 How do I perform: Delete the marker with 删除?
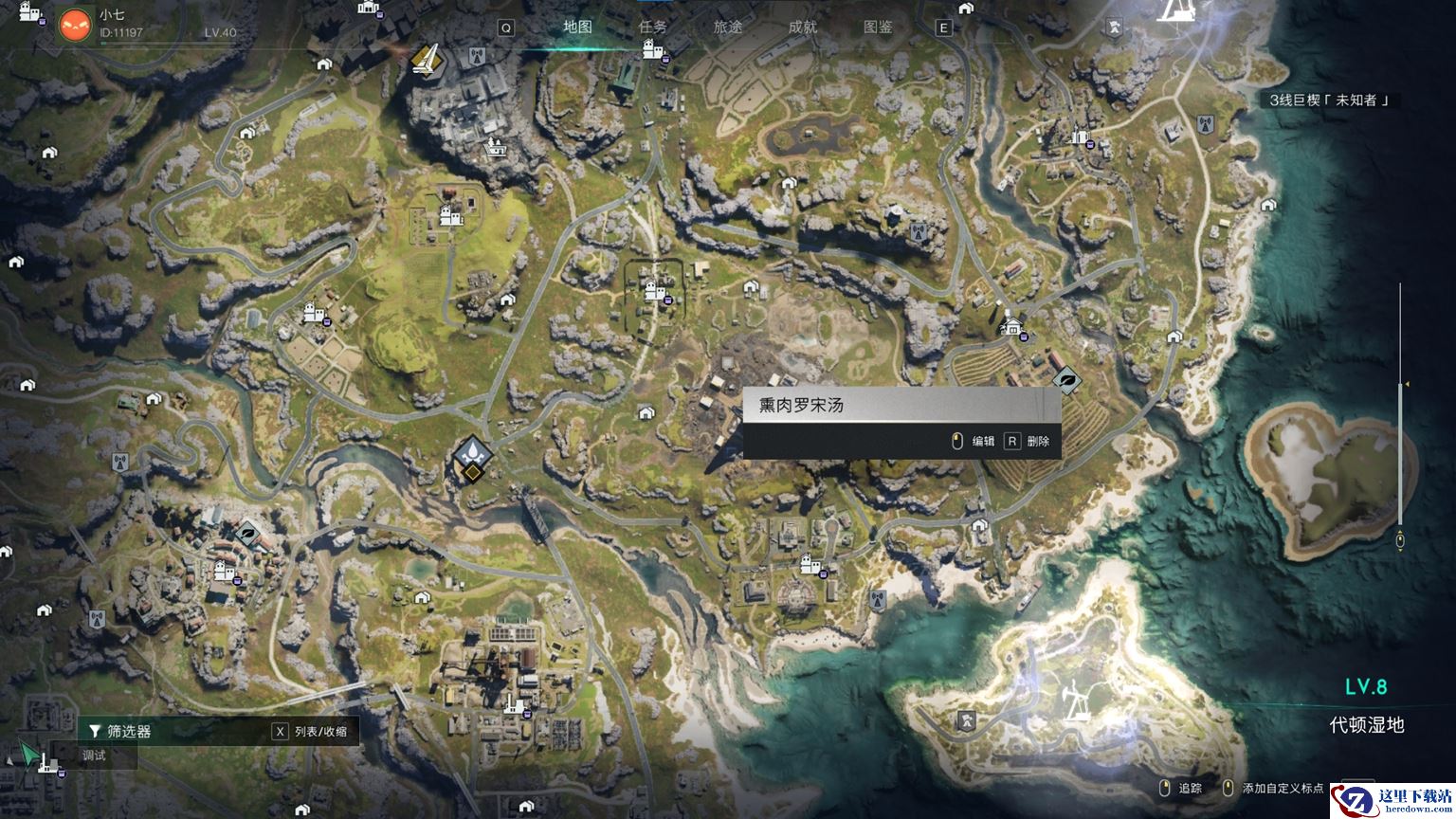coord(1028,441)
